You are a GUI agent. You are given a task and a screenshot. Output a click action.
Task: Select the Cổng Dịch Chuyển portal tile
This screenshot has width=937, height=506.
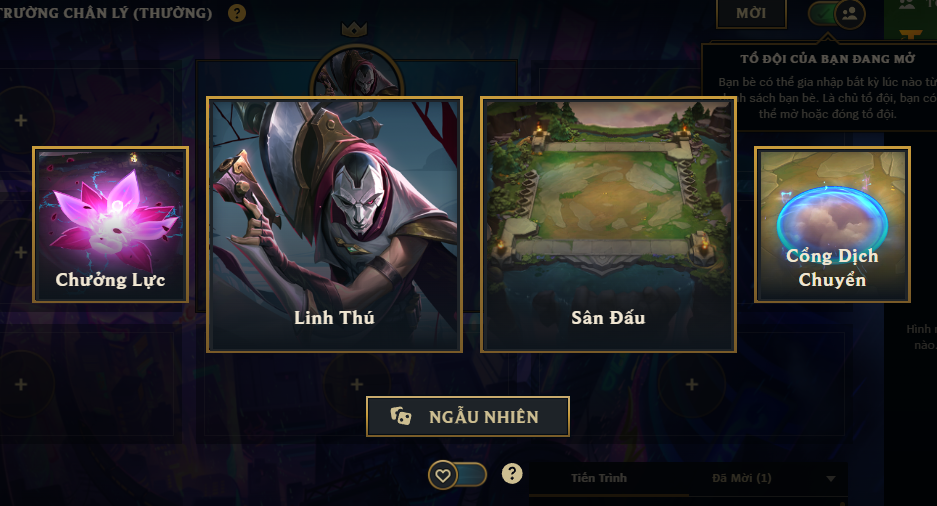tap(832, 224)
